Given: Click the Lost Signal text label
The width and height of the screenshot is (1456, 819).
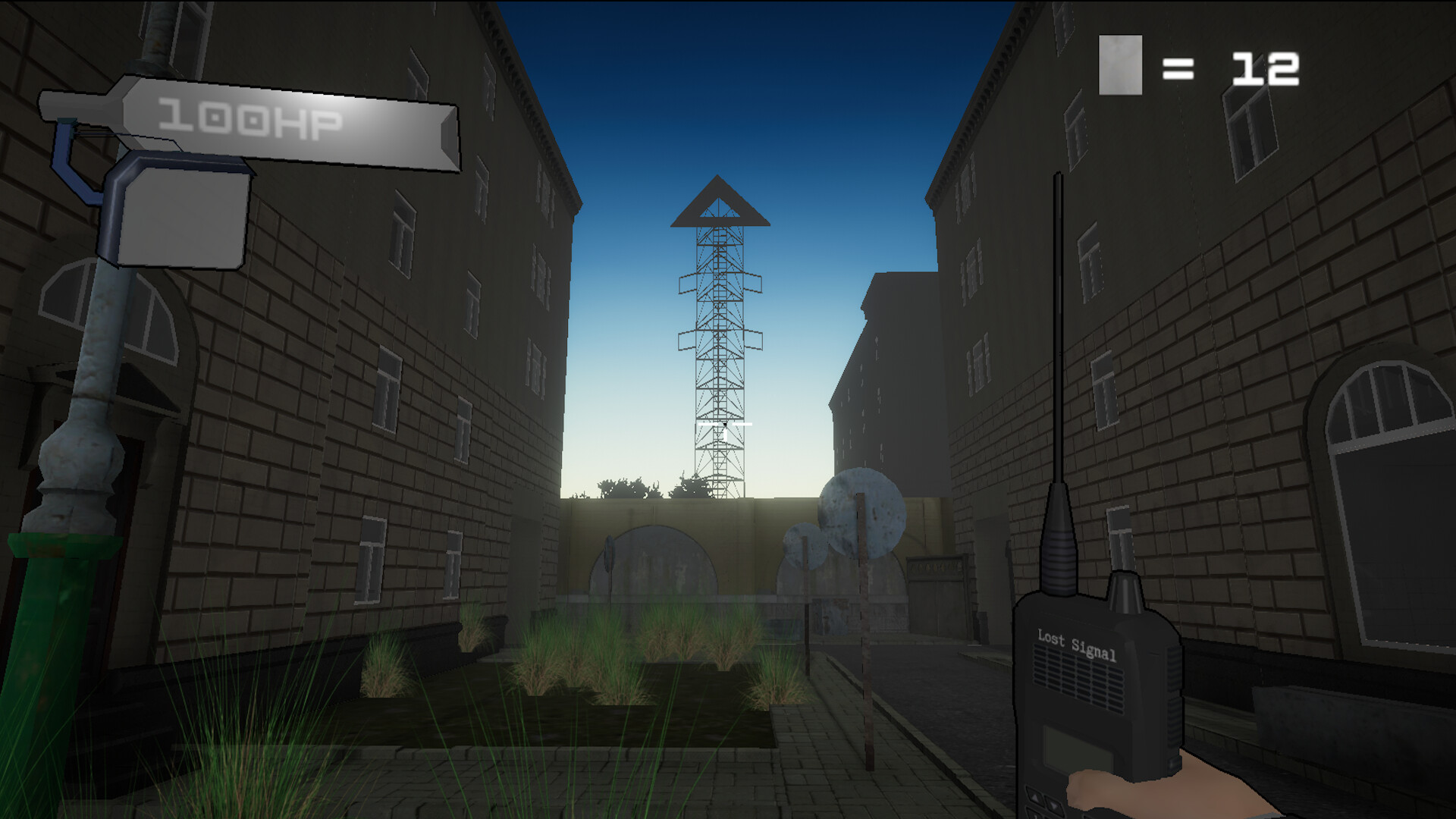Looking at the screenshot, I should coord(1077,643).
